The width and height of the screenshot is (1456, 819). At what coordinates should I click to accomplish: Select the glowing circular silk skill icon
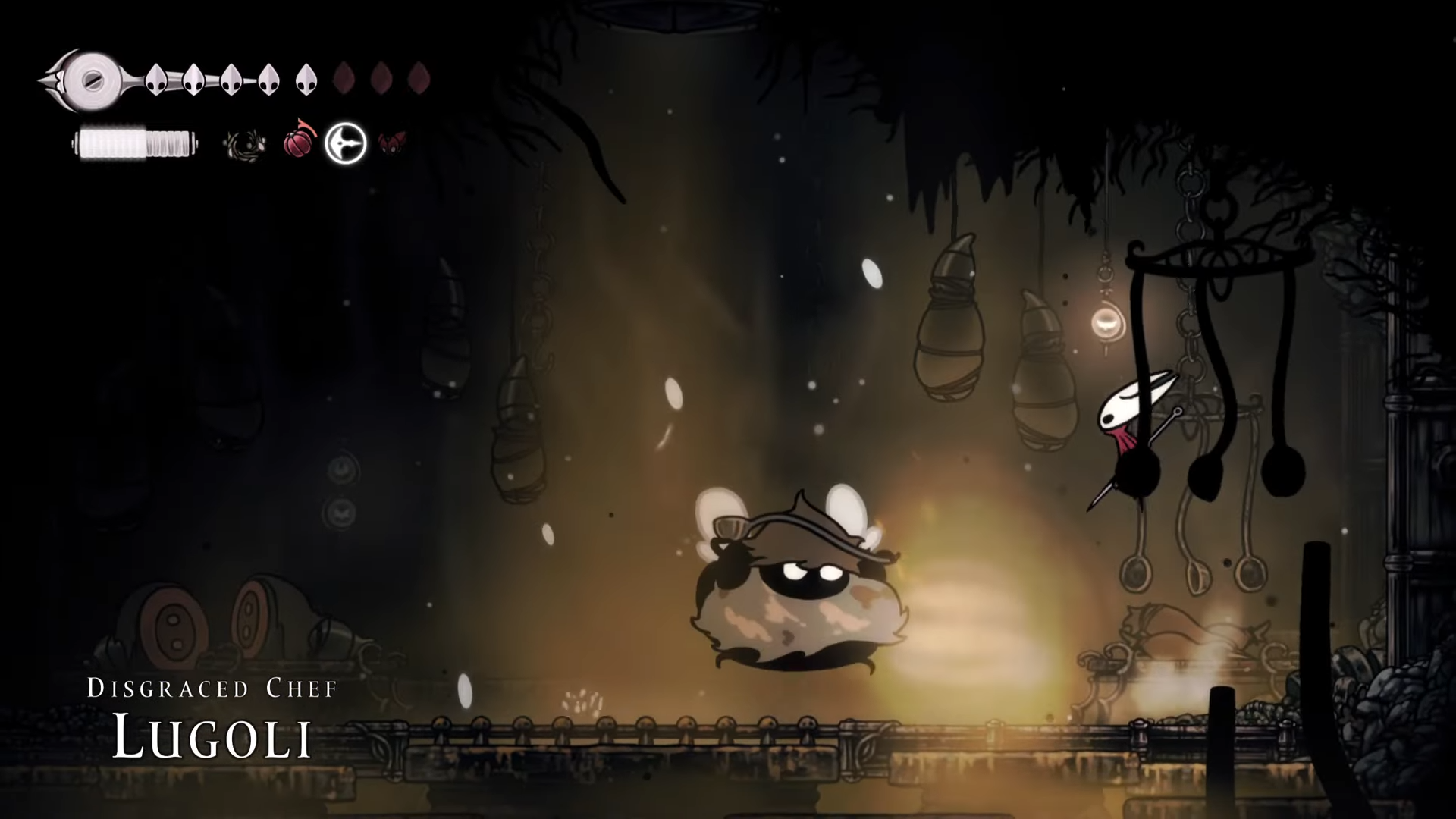pos(346,143)
